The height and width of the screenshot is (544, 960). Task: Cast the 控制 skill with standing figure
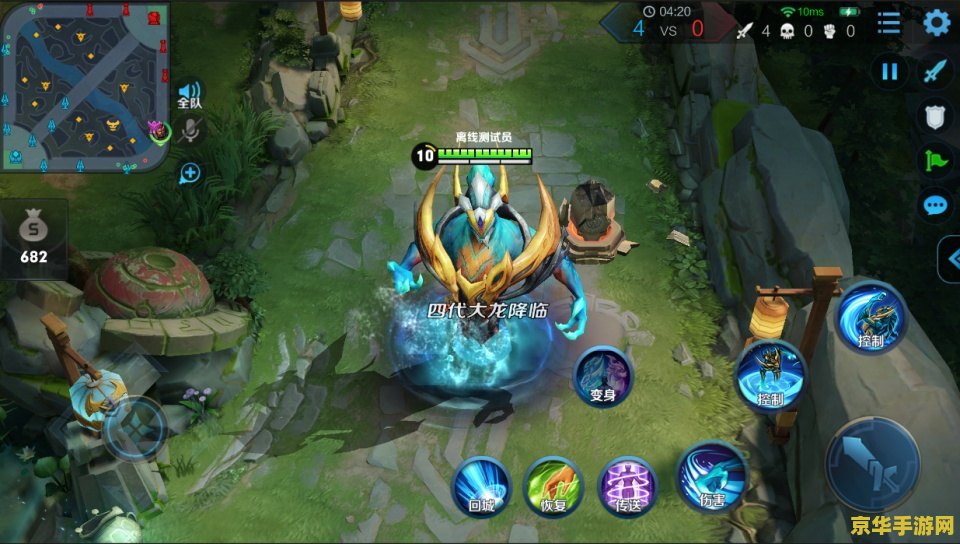[770, 375]
